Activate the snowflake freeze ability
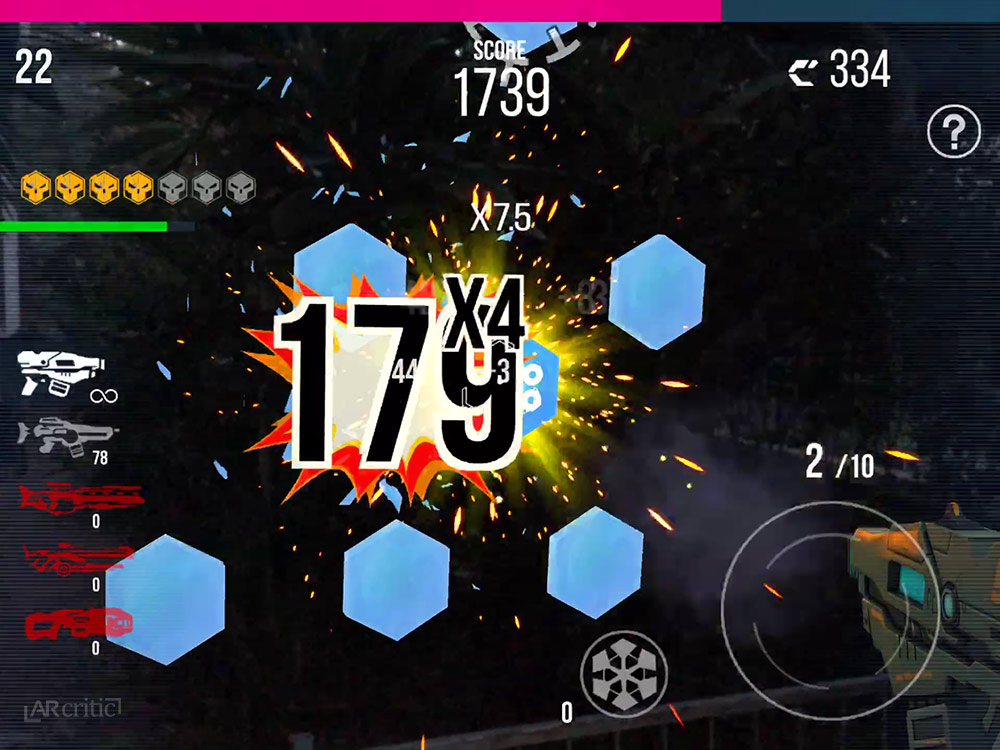Viewport: 1000px width, 750px height. tap(624, 674)
